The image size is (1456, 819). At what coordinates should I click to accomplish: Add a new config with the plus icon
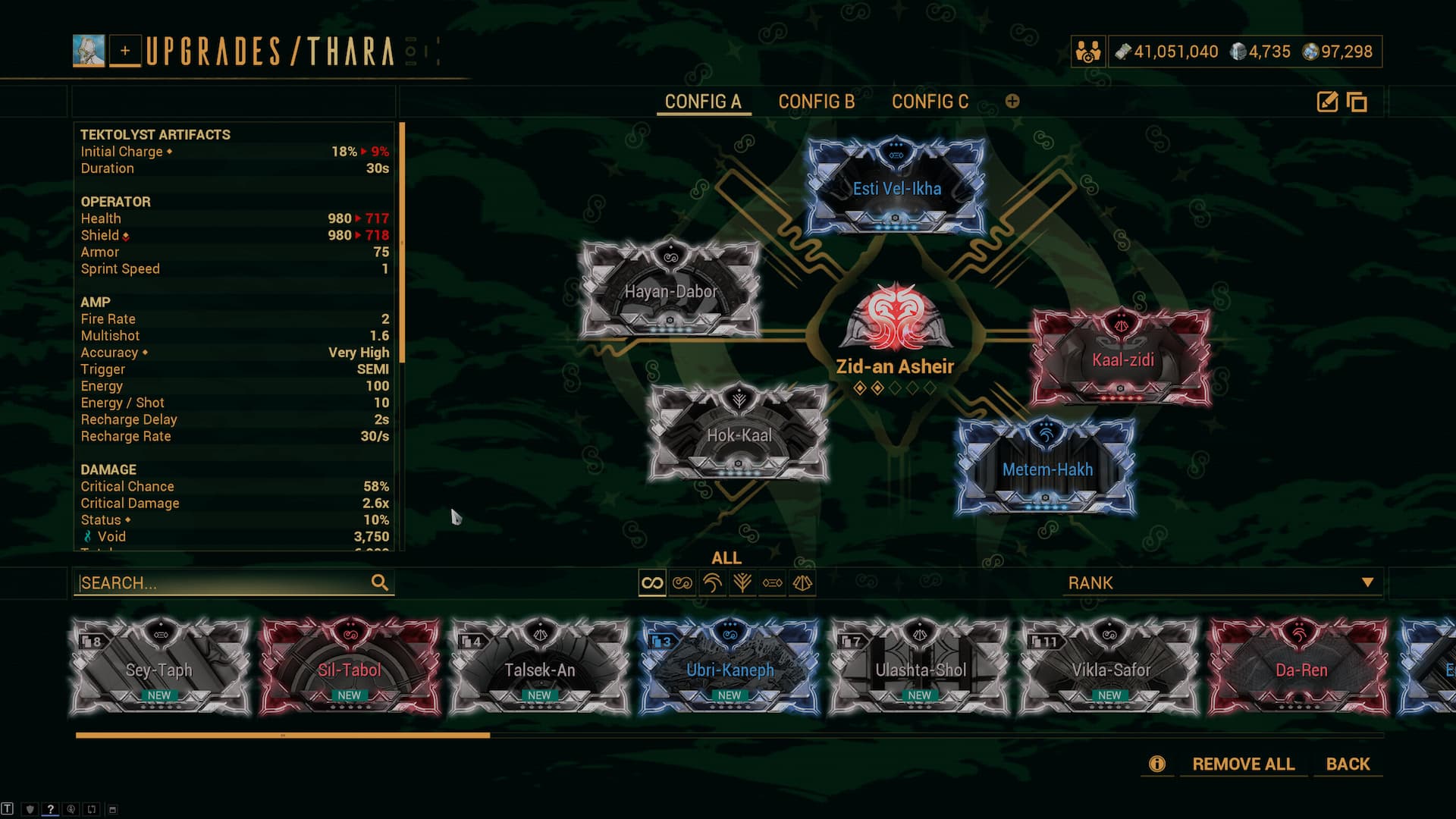[x=1012, y=102]
